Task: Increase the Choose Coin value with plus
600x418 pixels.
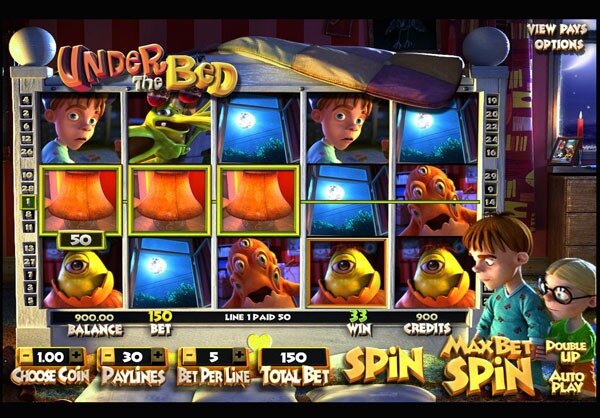Action: tap(74, 356)
